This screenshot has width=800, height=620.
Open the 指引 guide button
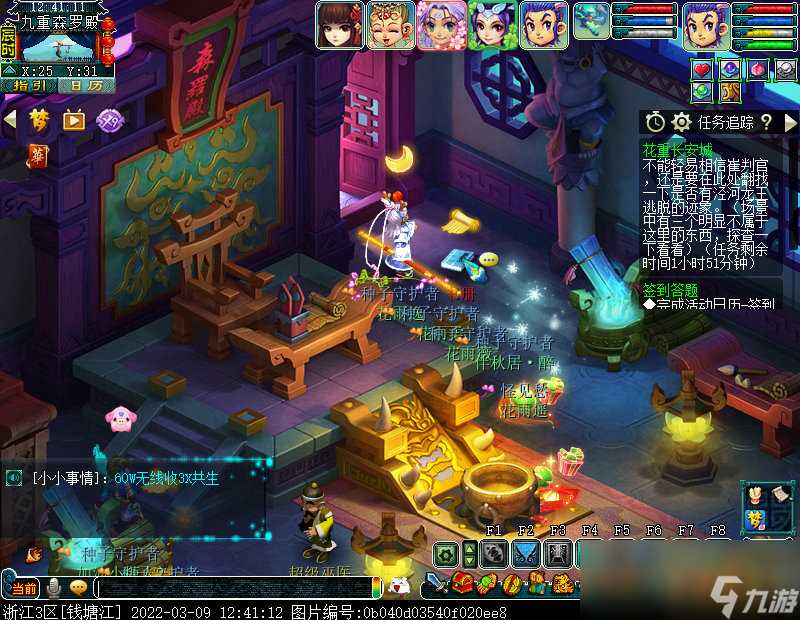[29, 85]
